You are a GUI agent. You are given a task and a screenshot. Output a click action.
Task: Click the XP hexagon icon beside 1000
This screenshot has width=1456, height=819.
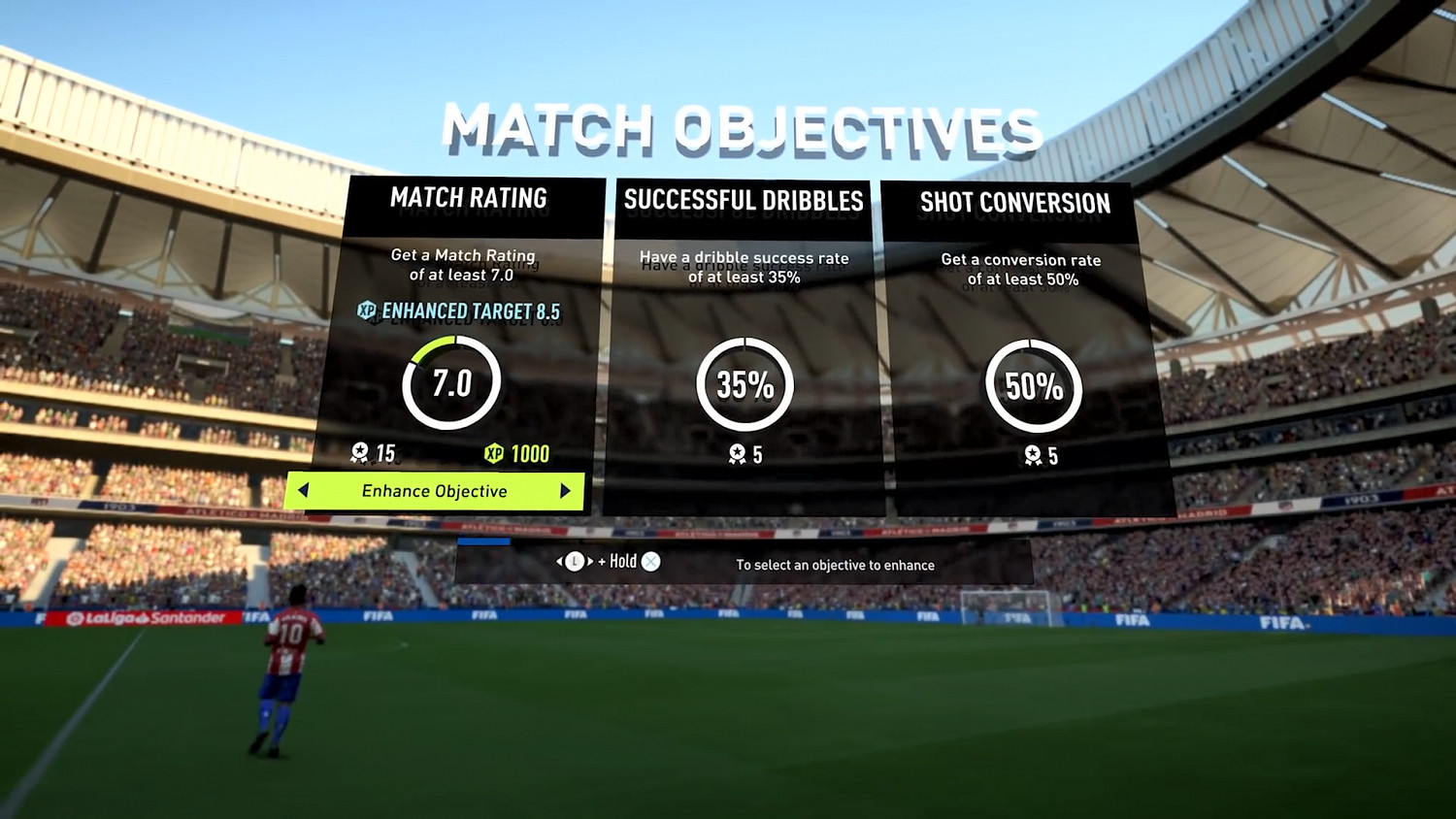[x=492, y=452]
